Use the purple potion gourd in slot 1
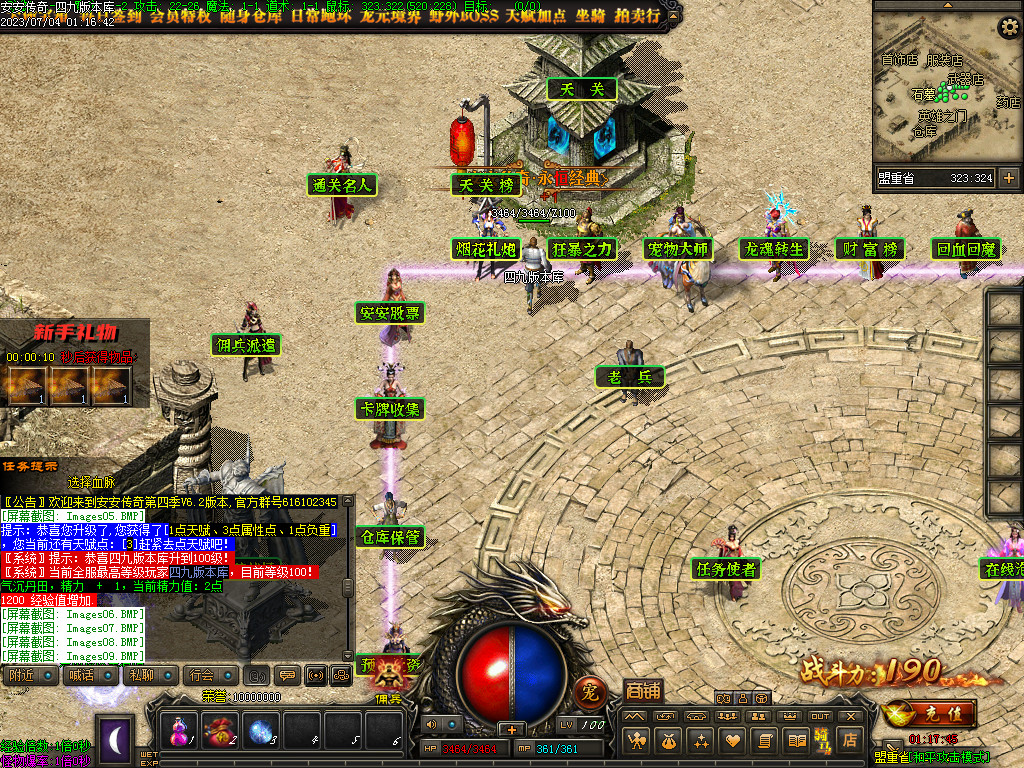Screen dimensions: 1024x768 pyautogui.click(x=181, y=730)
